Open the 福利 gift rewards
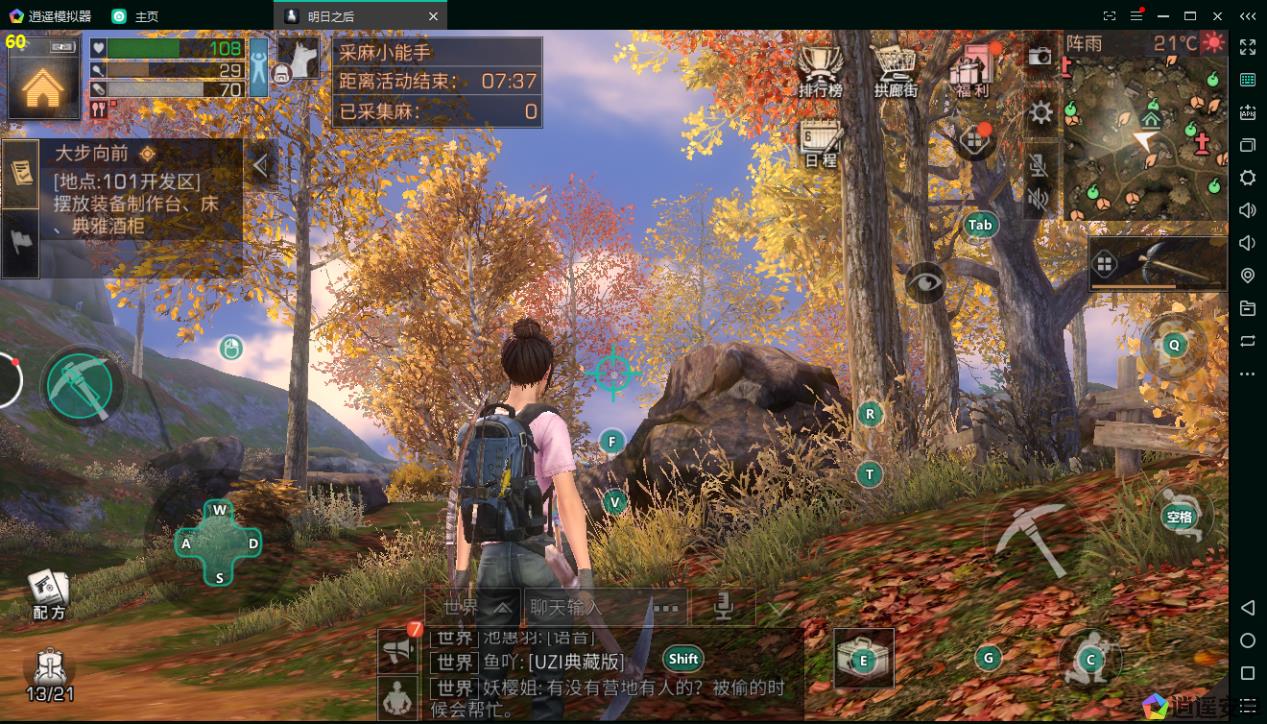 [x=969, y=69]
